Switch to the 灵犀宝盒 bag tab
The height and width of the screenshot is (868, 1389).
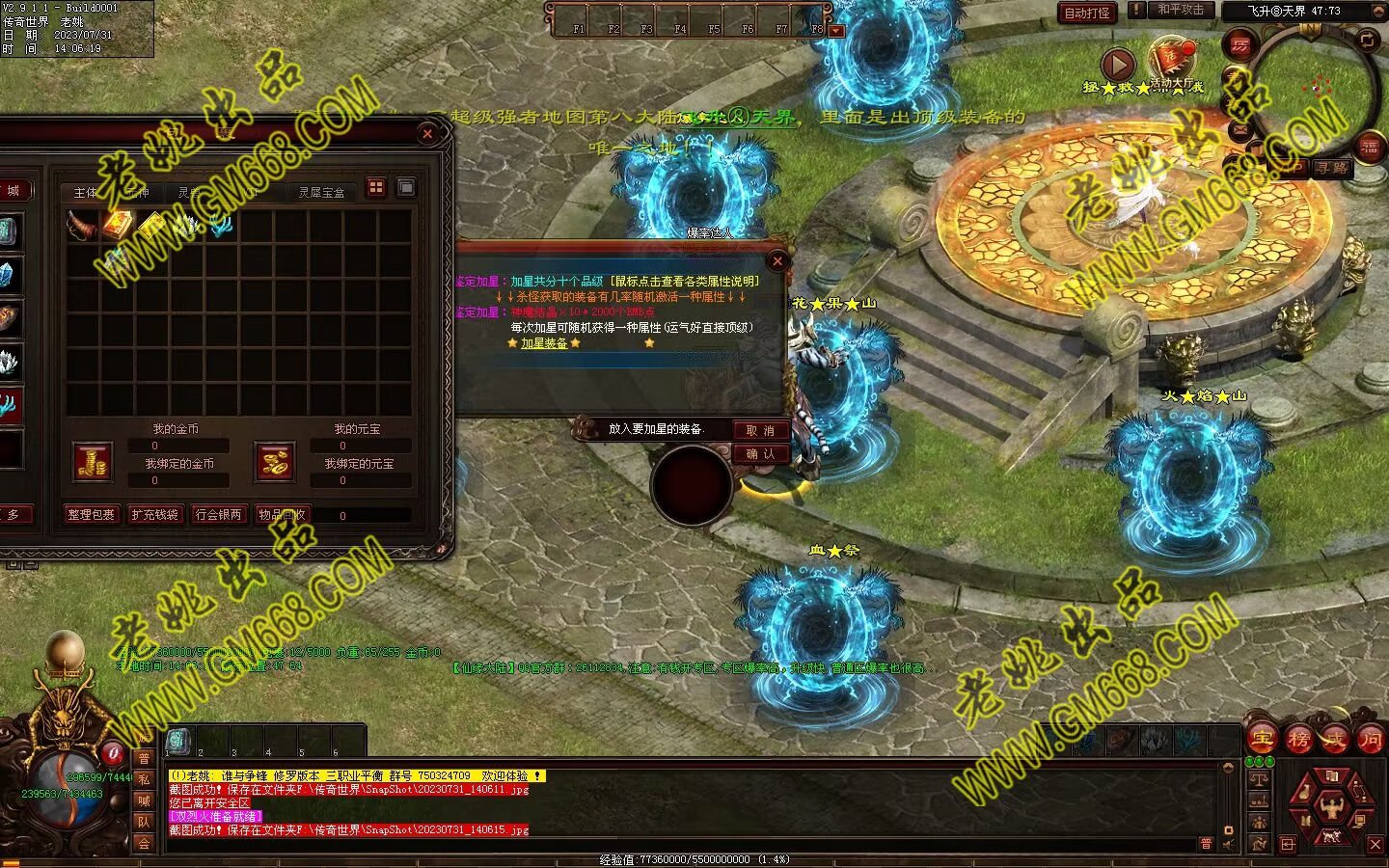(321, 193)
